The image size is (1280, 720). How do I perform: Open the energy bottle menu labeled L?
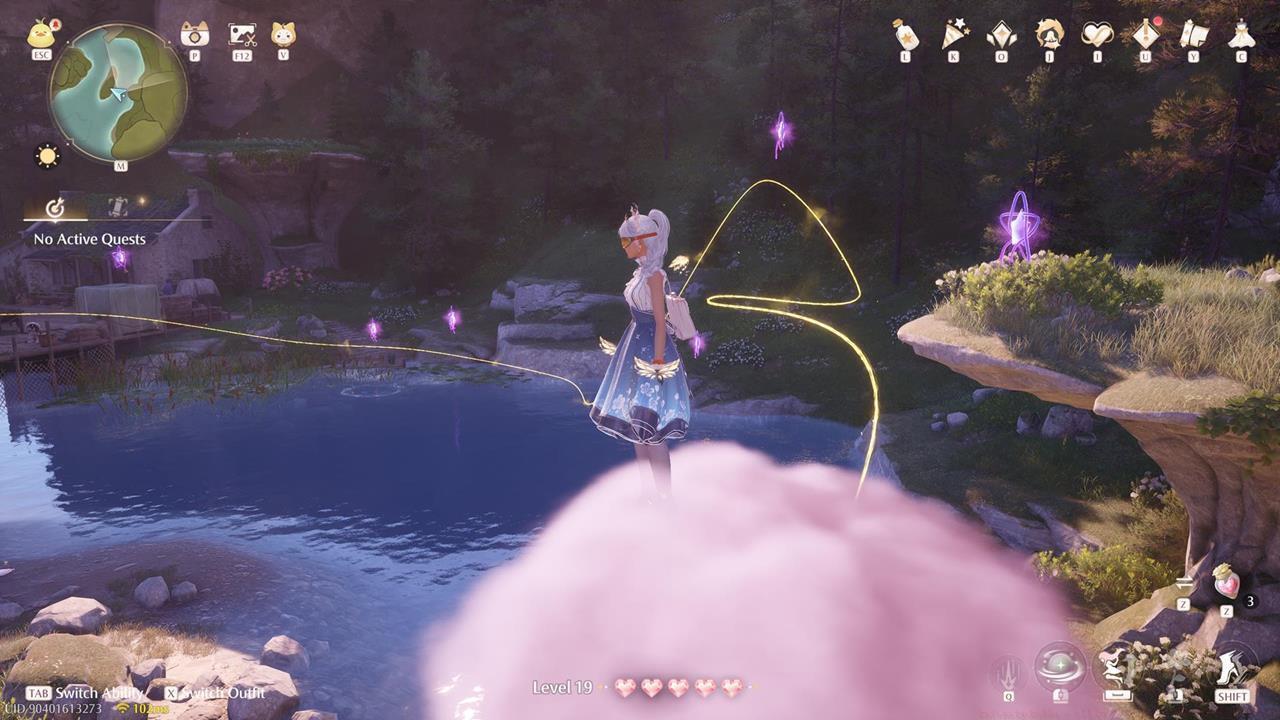[905, 38]
